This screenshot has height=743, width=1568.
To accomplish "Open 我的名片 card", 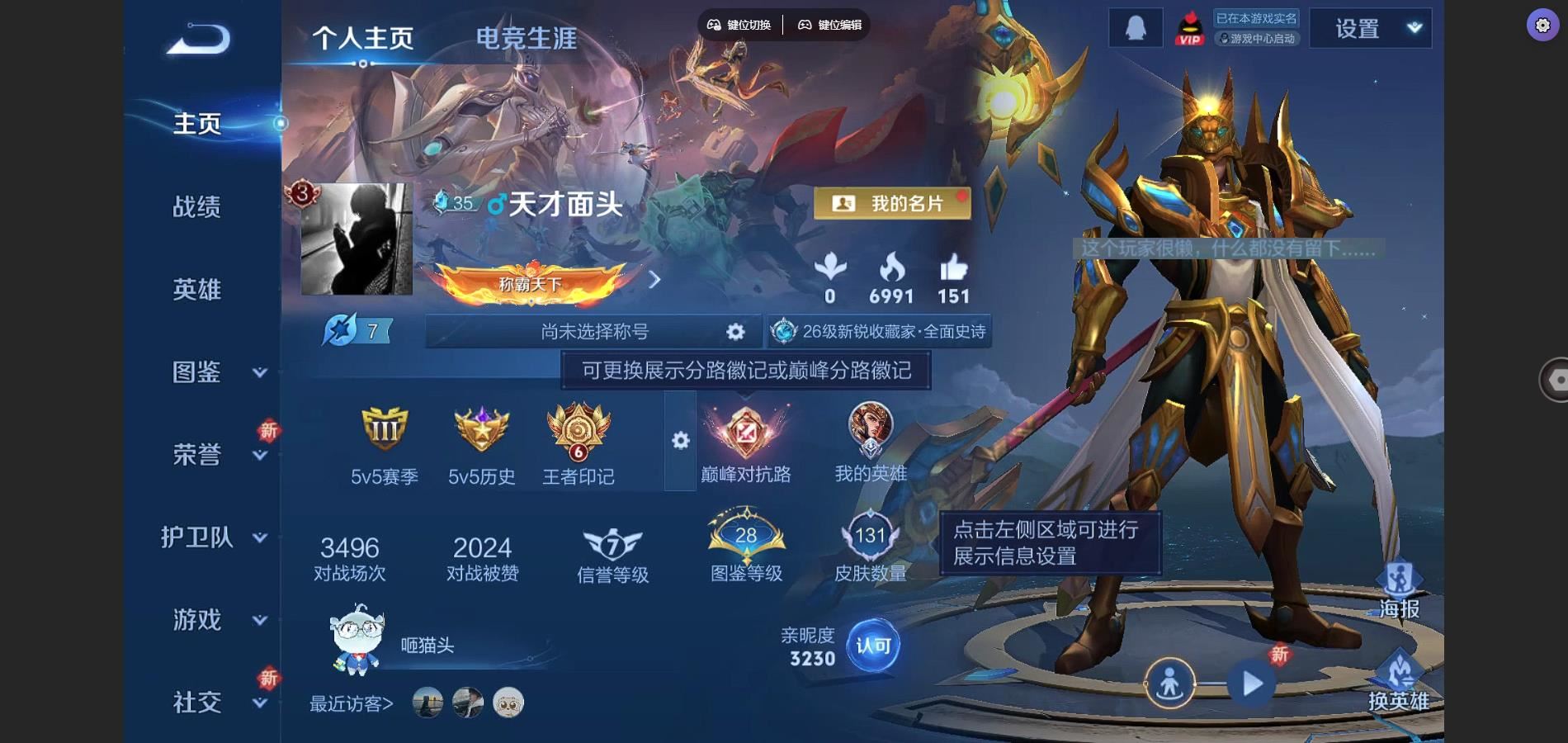I will (891, 203).
